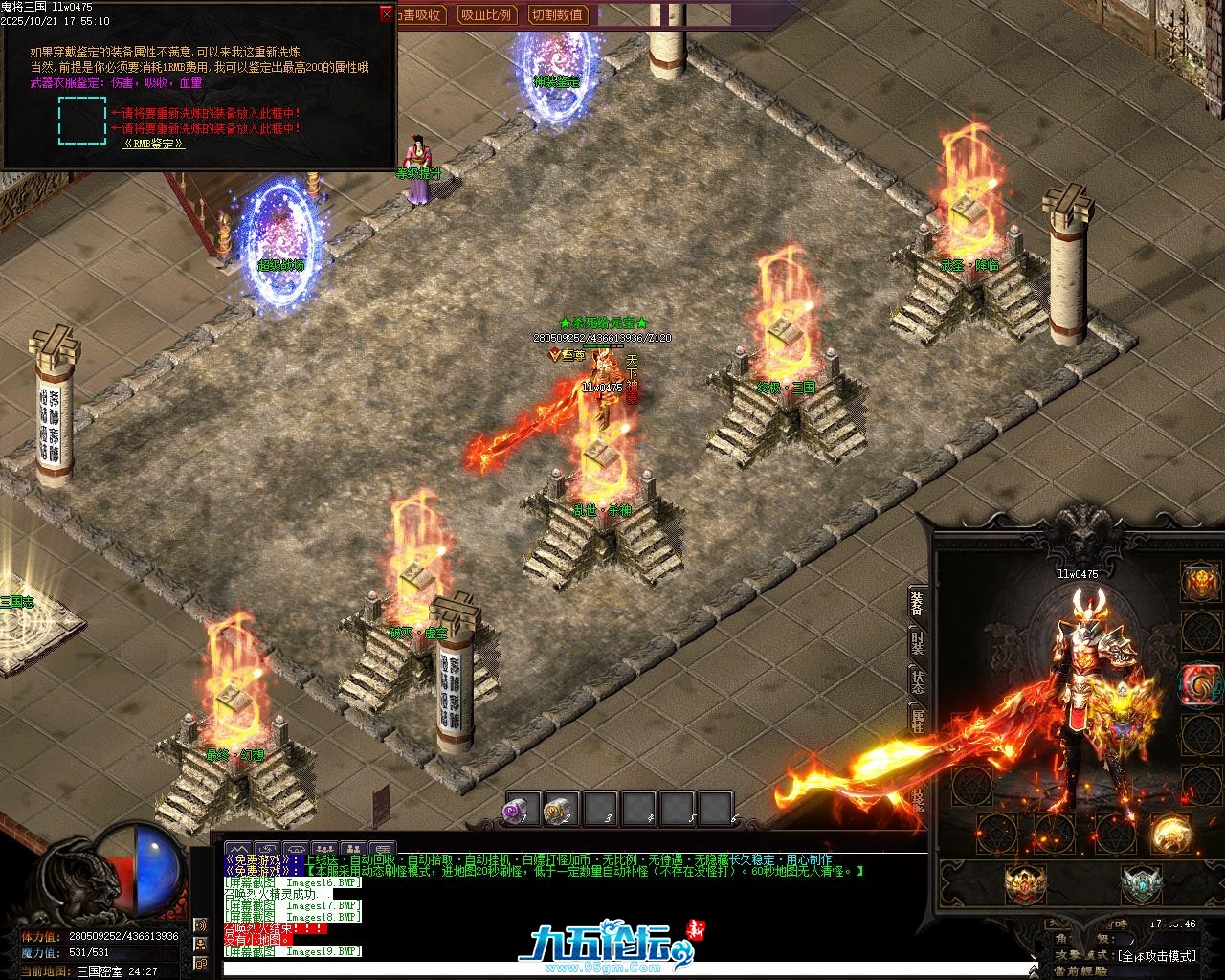The height and width of the screenshot is (980, 1225).
Task: Open the 吸血比例 button
Action: pyautogui.click(x=485, y=14)
